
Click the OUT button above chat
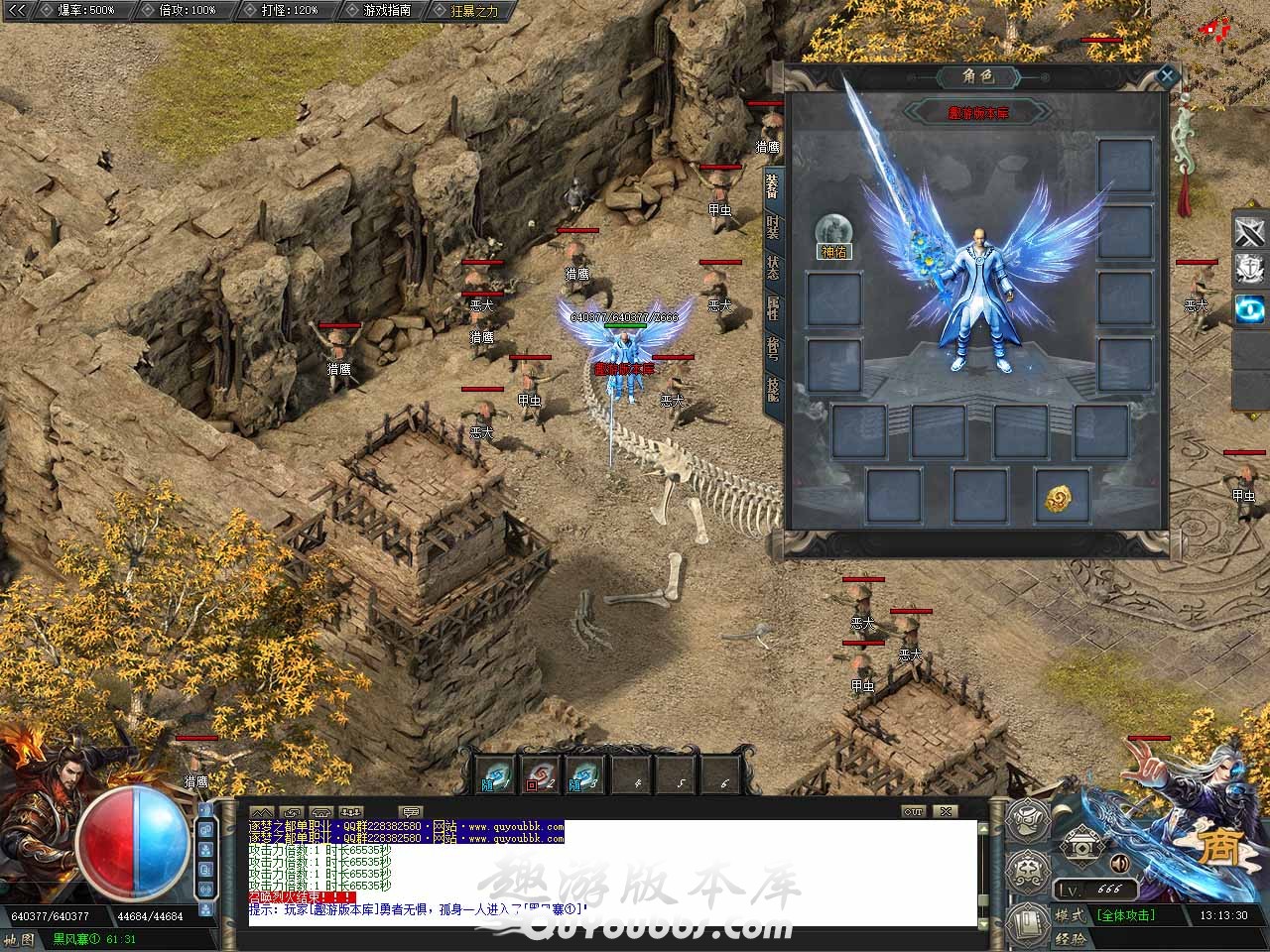(x=913, y=811)
